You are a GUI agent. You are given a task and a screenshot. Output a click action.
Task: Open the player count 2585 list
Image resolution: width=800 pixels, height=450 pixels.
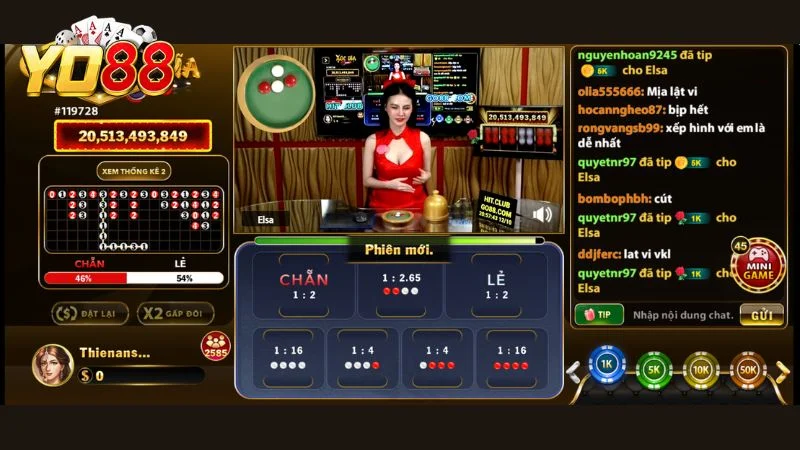click(216, 348)
